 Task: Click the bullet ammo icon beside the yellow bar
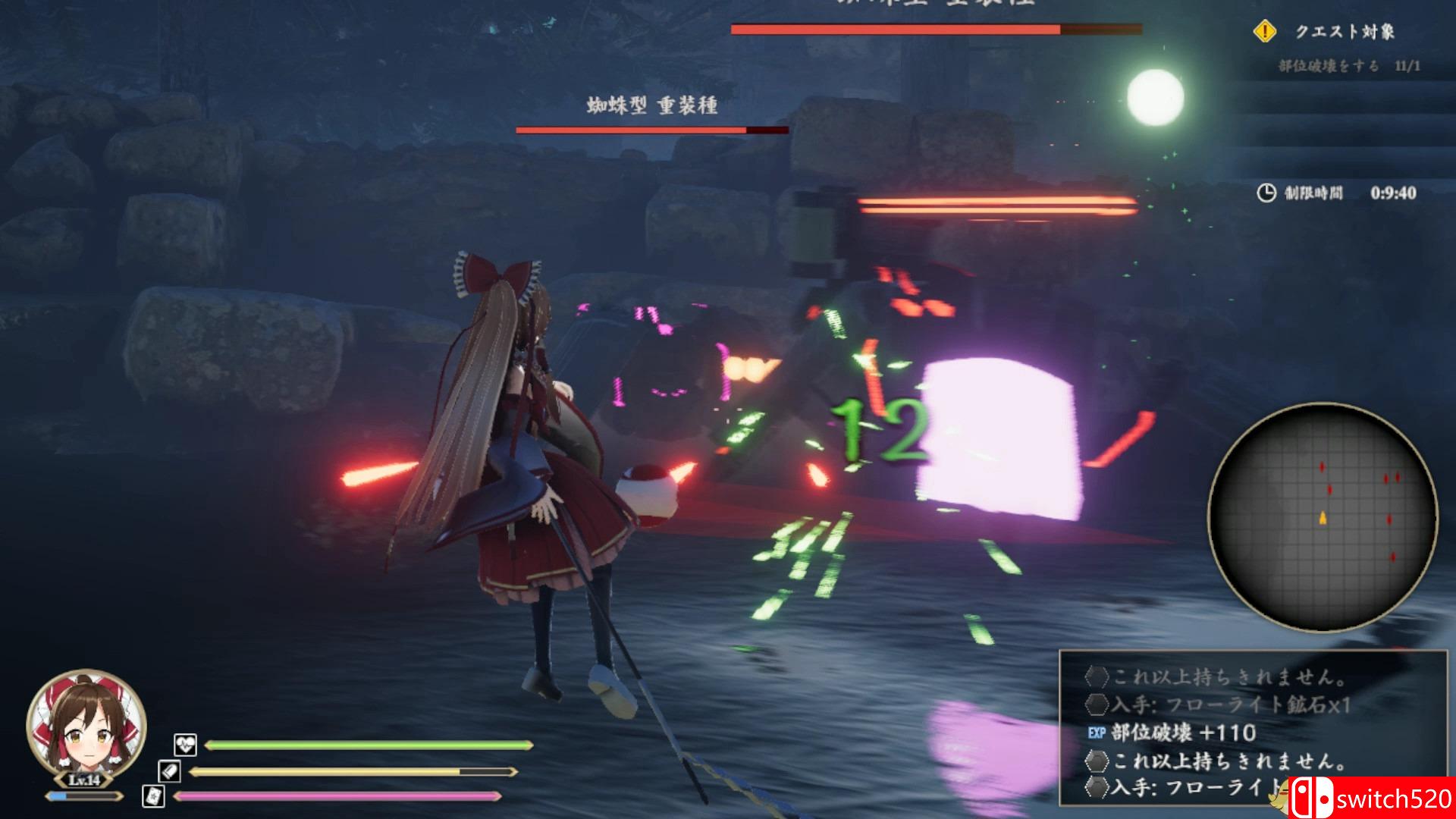point(171,771)
